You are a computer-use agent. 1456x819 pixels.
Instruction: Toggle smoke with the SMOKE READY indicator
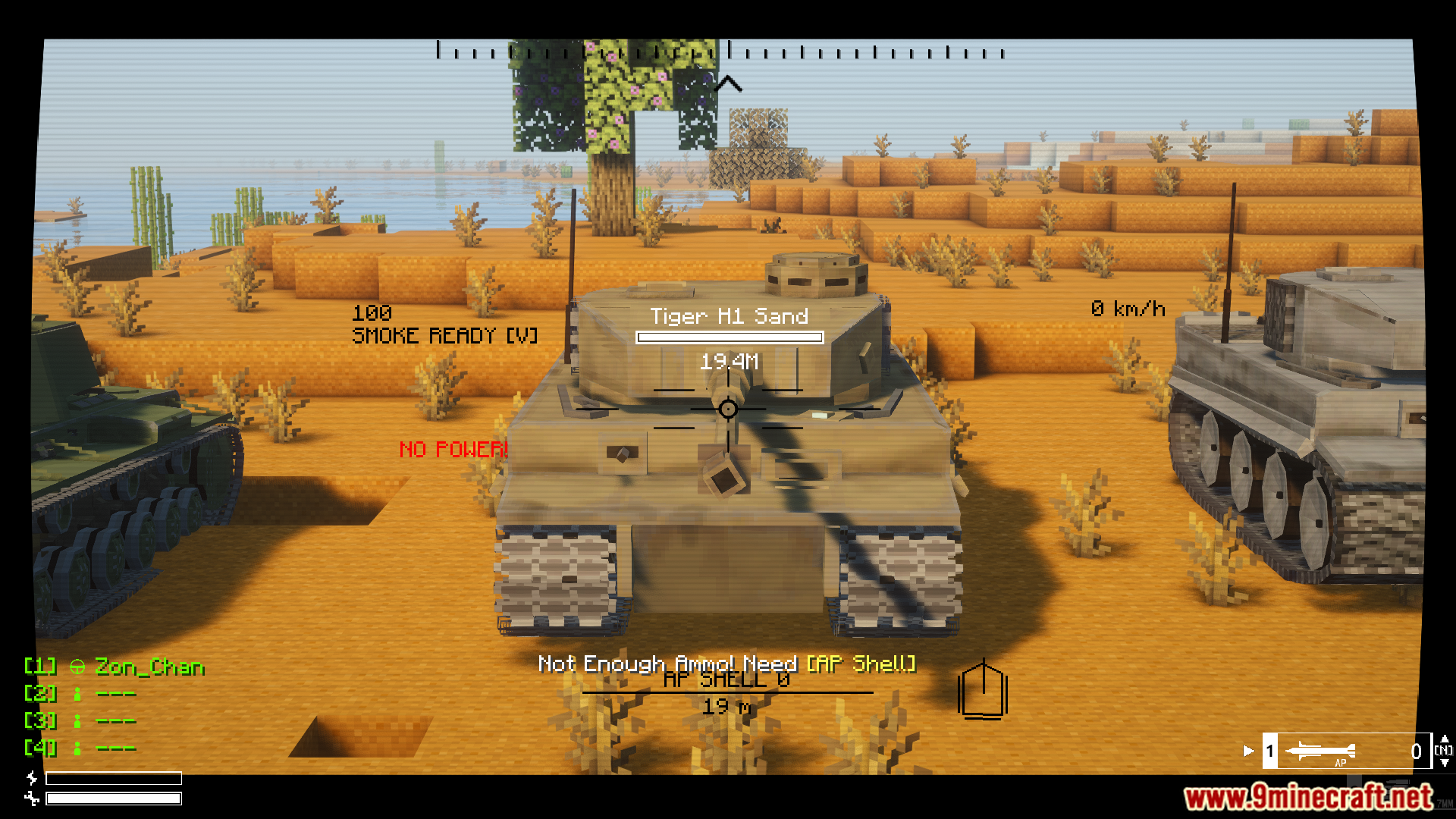click(444, 336)
